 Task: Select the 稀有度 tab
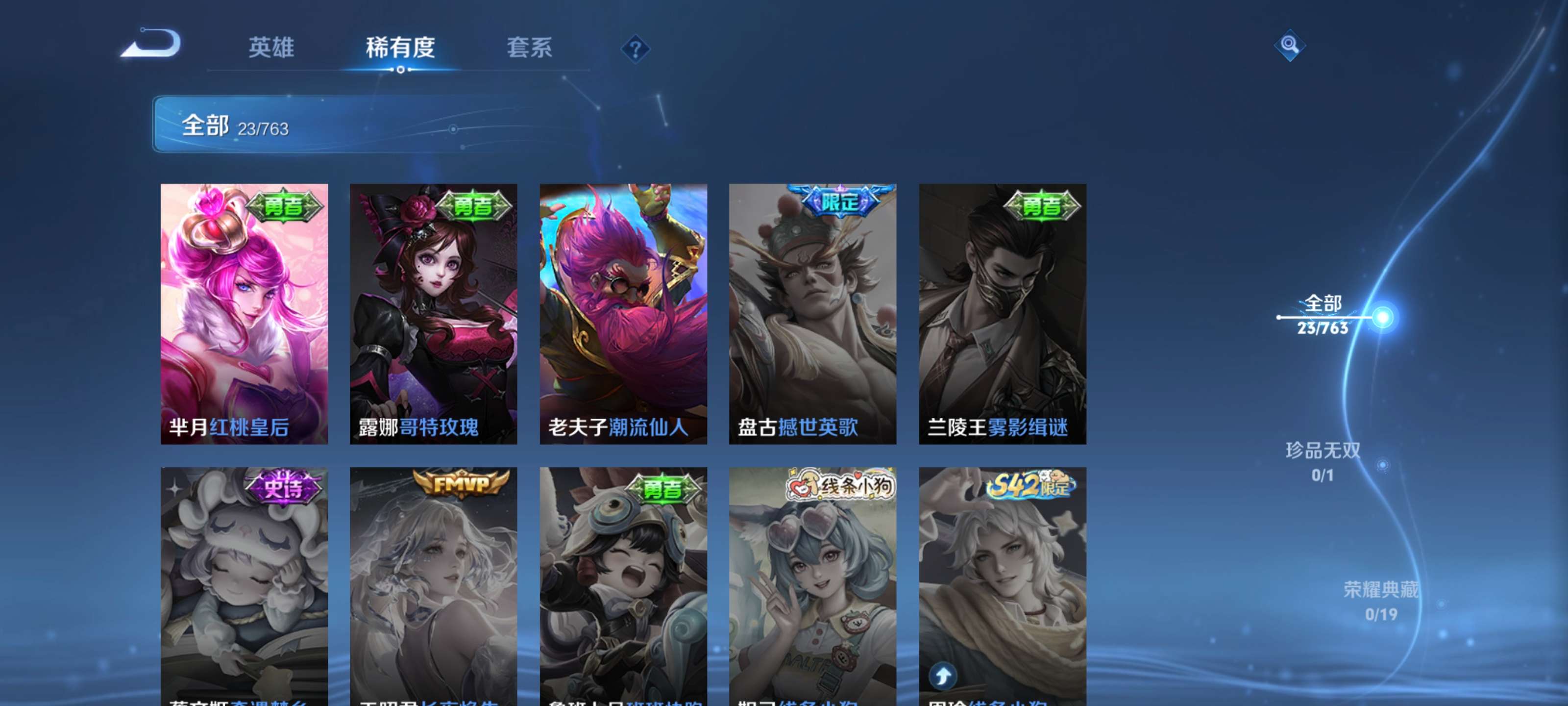(401, 49)
